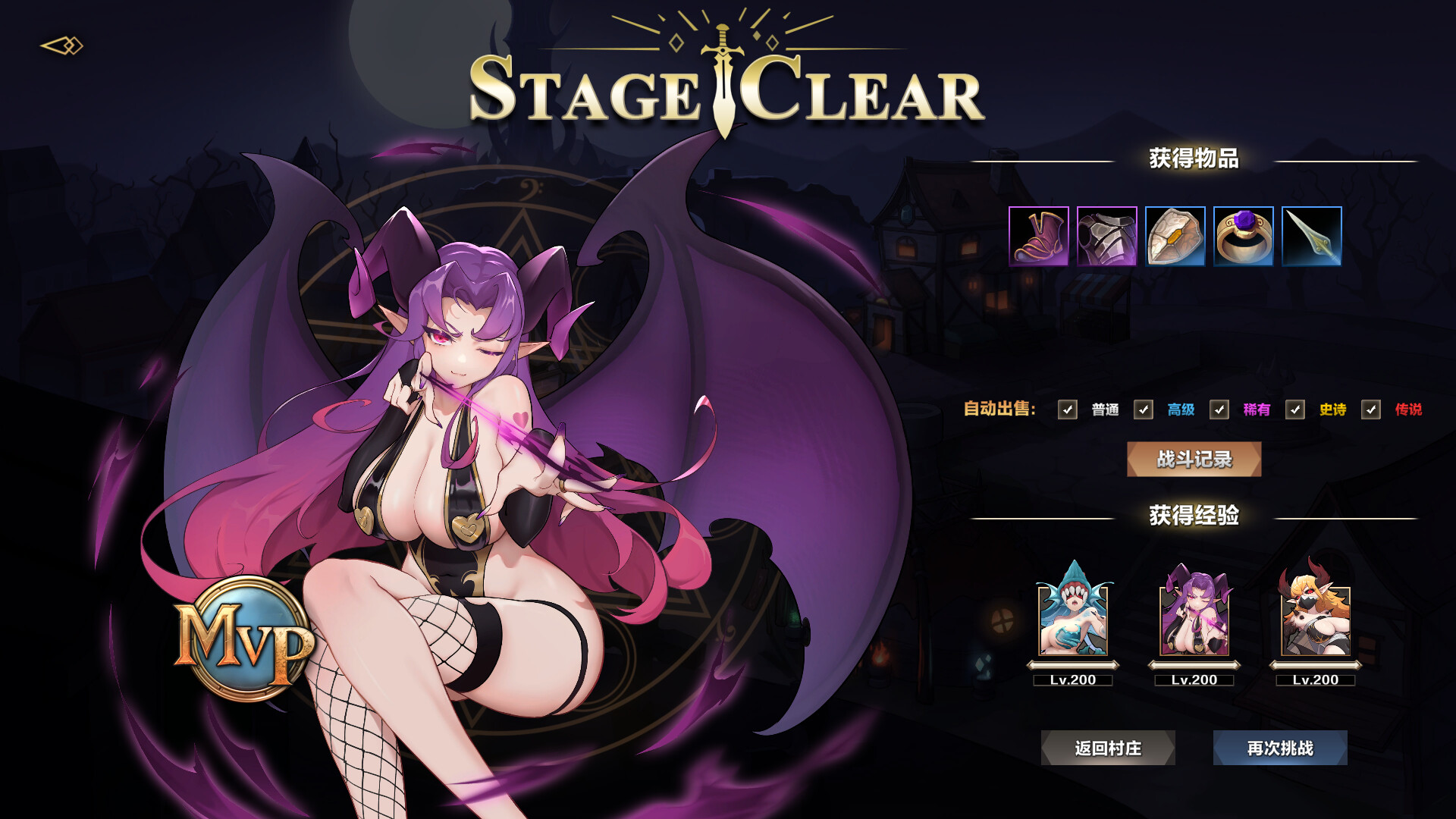Screen dimensions: 1456x819
Task: Select the purple boots item icon
Action: click(1039, 236)
